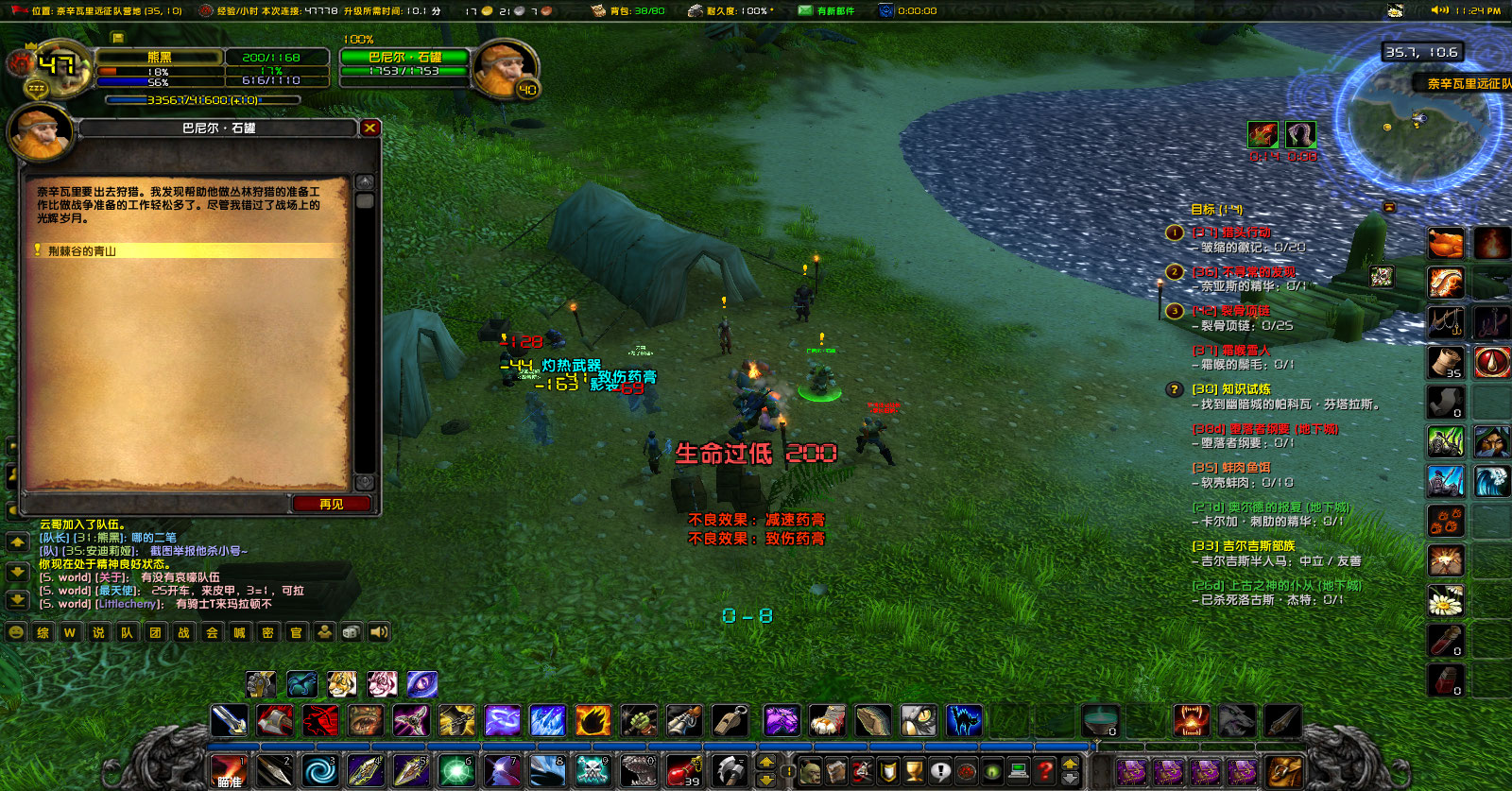Click the whistle ability on the action bar

tap(730, 721)
